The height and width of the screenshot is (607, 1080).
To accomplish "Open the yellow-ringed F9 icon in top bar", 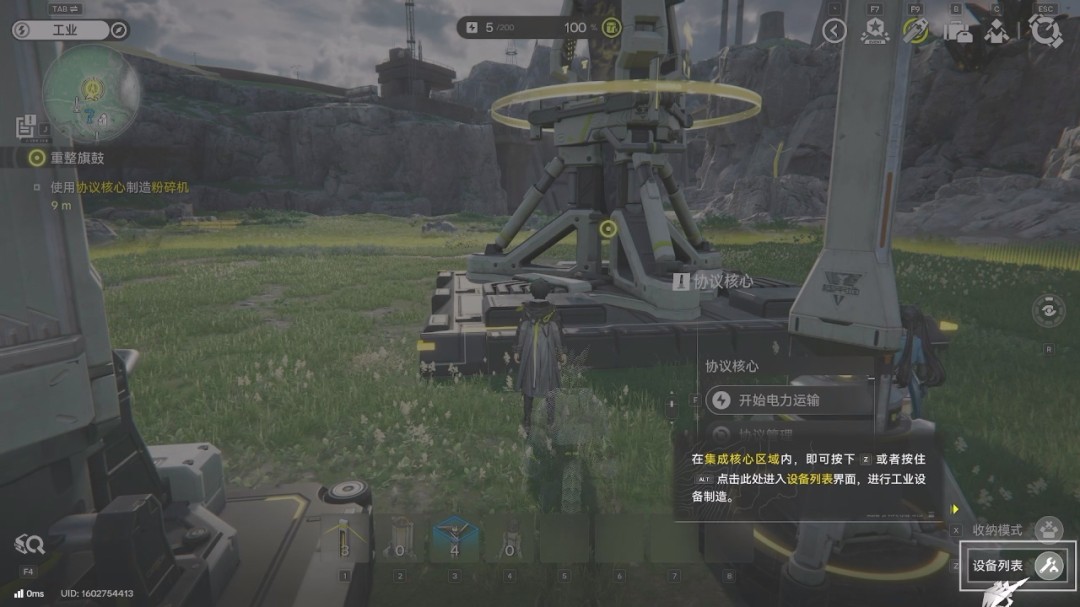I will [915, 31].
